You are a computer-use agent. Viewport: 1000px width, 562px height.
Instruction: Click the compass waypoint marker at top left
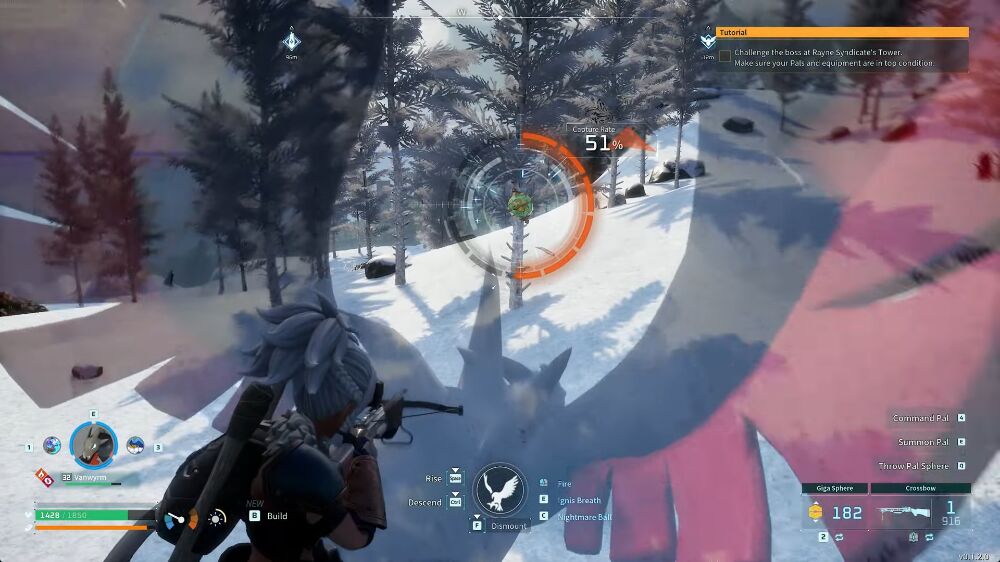[291, 41]
